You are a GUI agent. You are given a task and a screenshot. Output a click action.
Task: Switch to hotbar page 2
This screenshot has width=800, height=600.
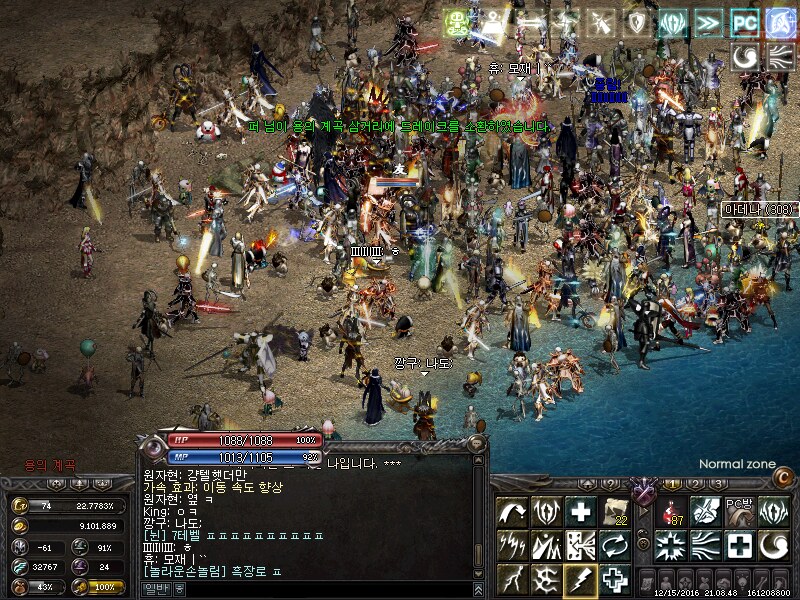click(696, 484)
